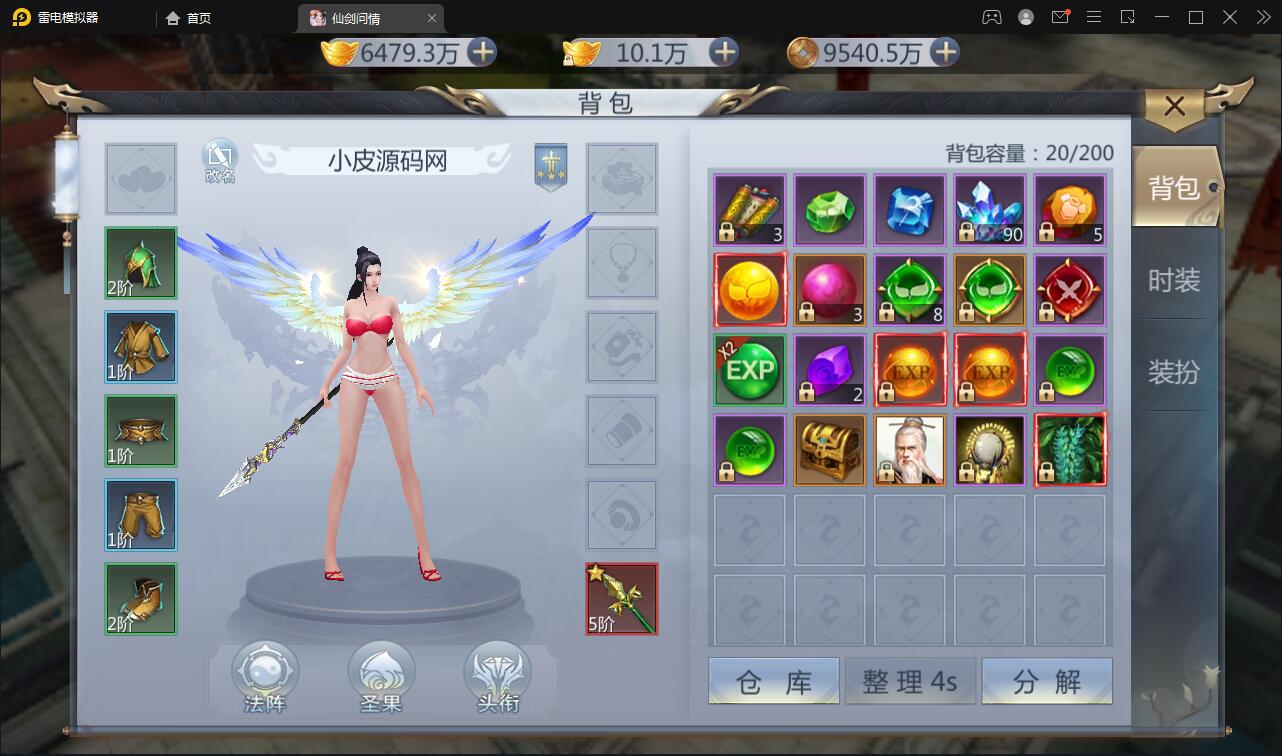Select the equipped 5阶 weapon slot

tap(621, 598)
